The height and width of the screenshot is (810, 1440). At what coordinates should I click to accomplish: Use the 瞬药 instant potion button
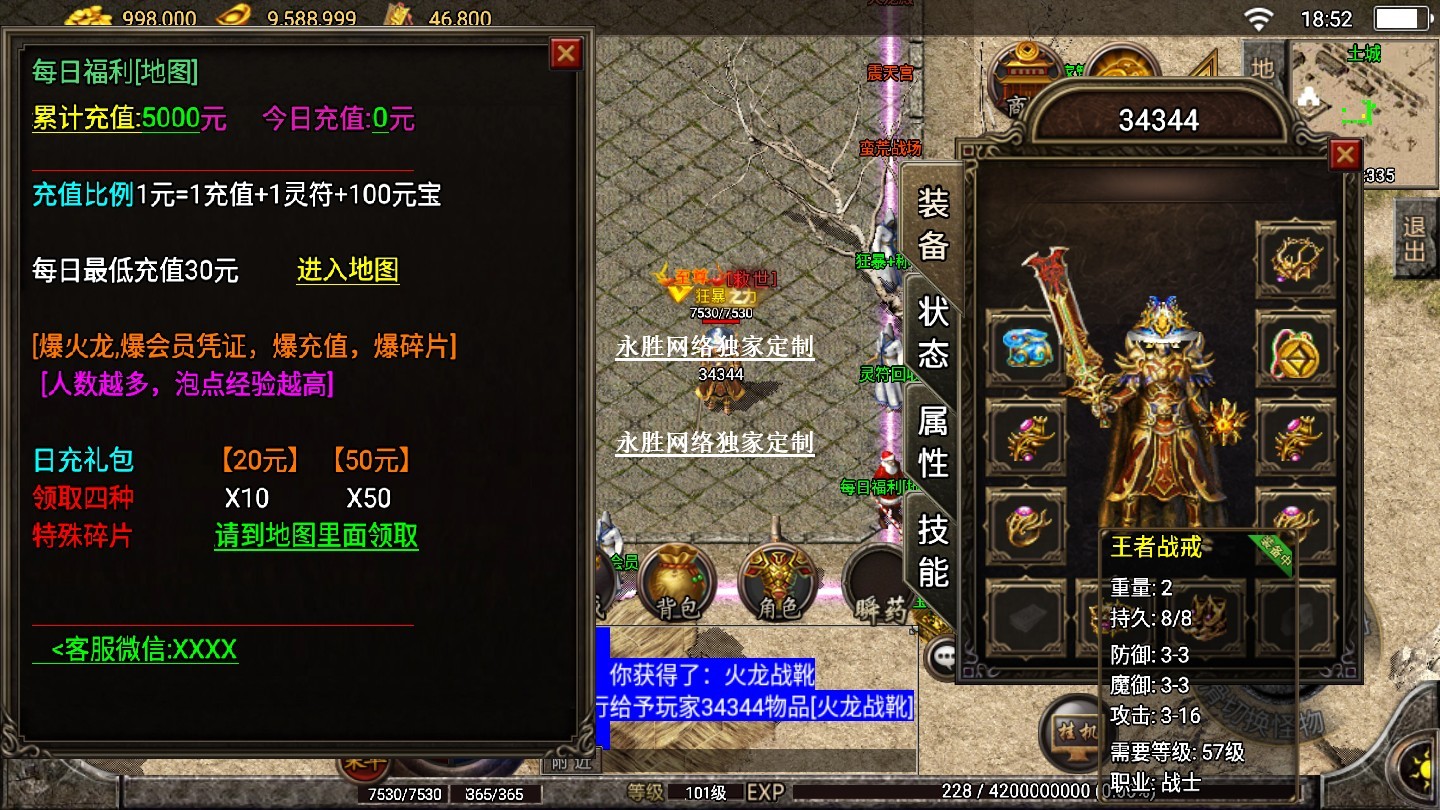point(878,585)
